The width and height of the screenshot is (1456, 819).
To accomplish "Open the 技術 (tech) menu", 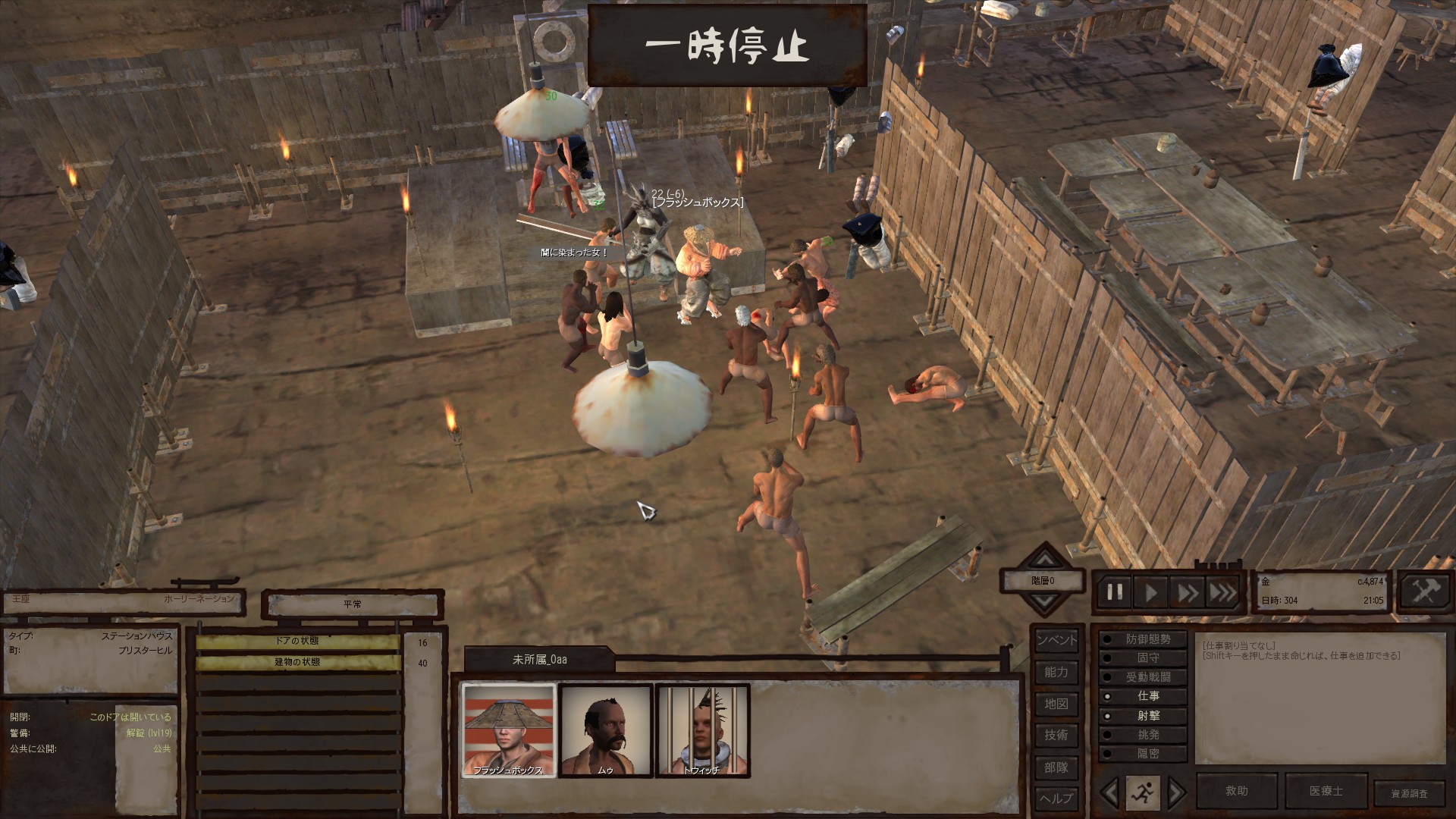I will pyautogui.click(x=1056, y=735).
